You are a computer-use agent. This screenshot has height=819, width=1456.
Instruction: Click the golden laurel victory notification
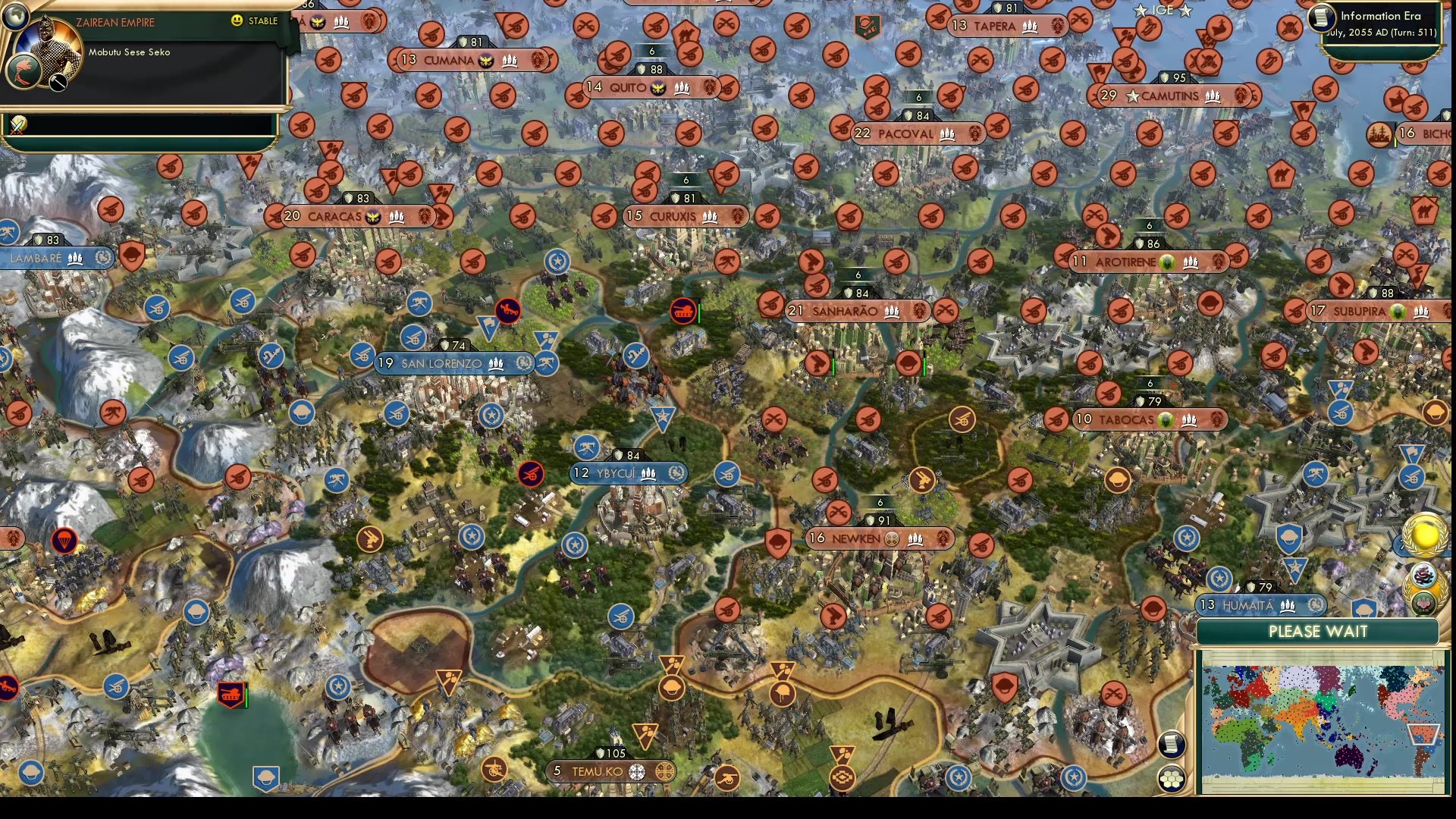pos(1424,532)
